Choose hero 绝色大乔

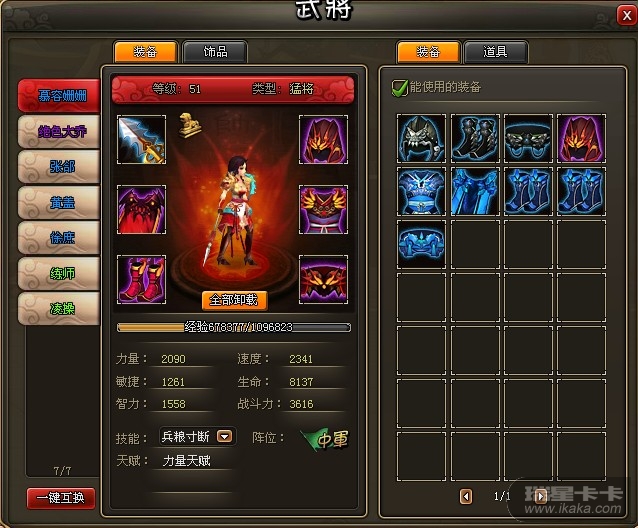pos(61,132)
